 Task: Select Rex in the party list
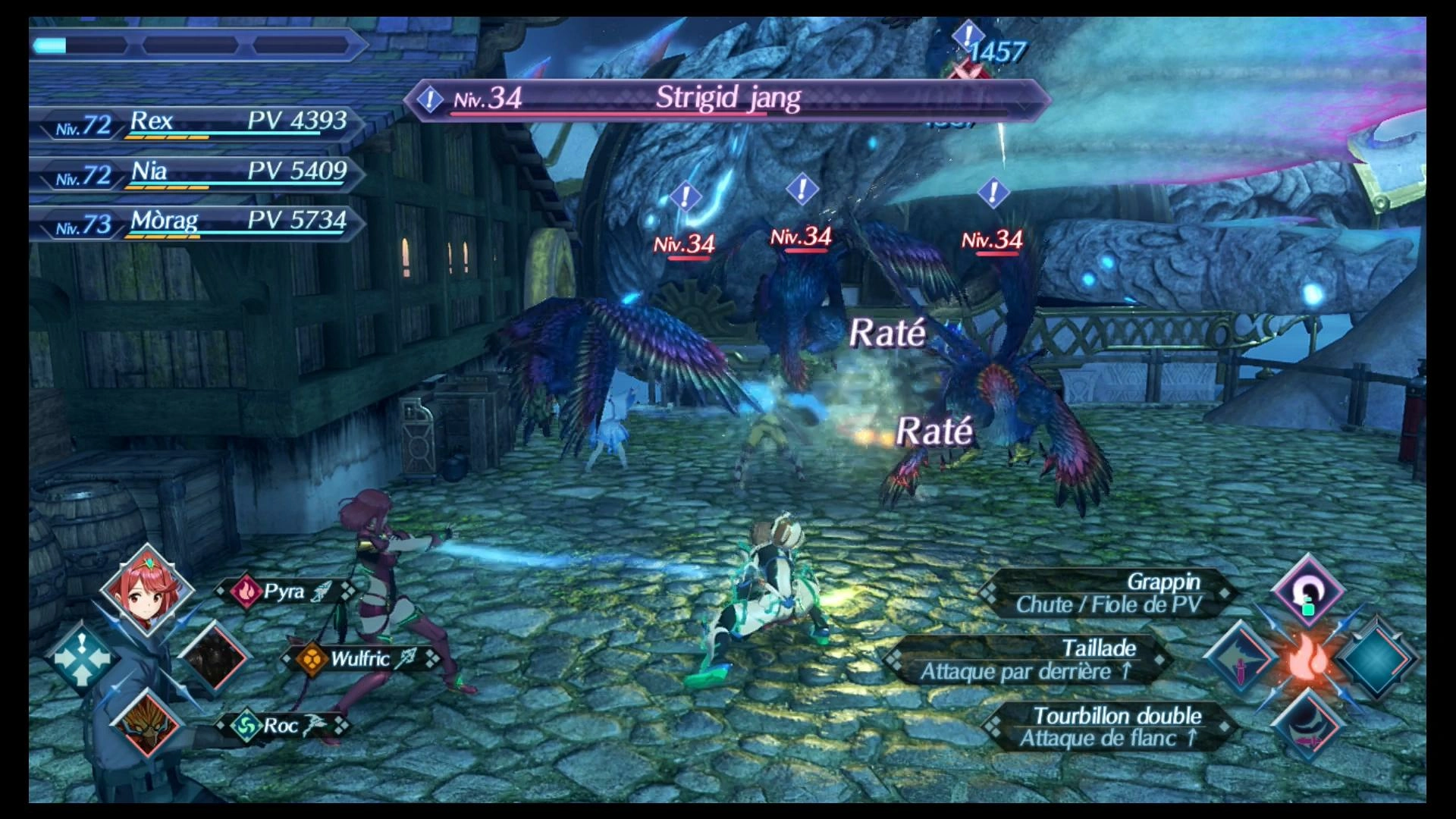pyautogui.click(x=199, y=123)
